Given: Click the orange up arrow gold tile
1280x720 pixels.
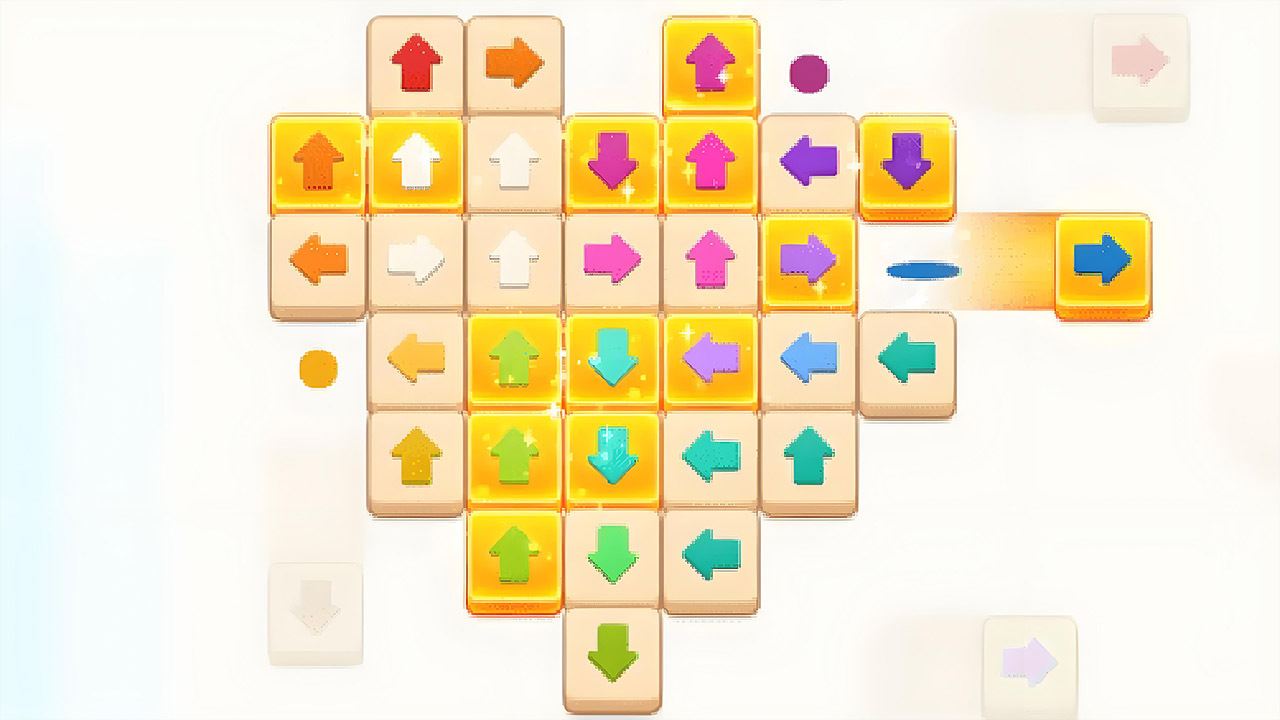Looking at the screenshot, I should point(318,162).
